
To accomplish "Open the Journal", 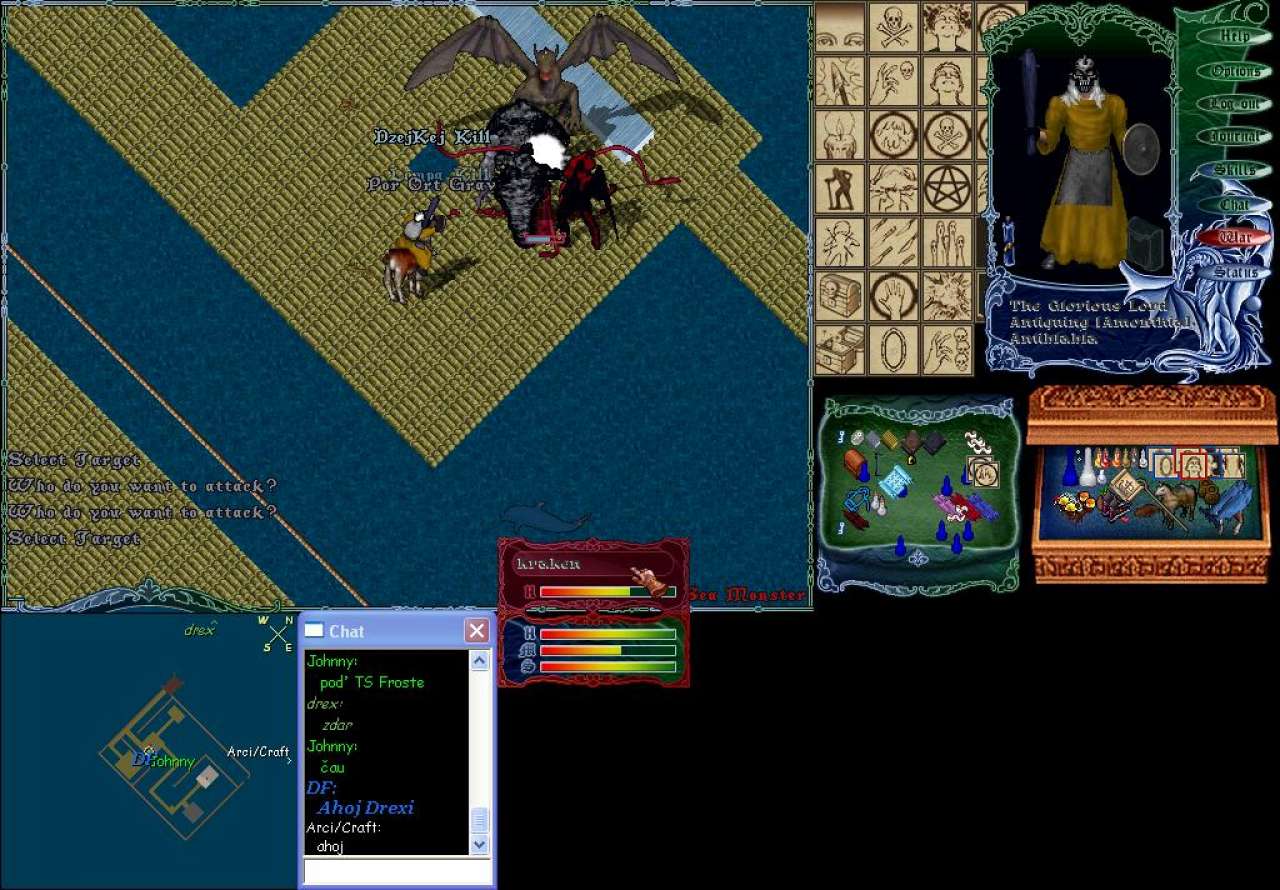I will [1235, 137].
